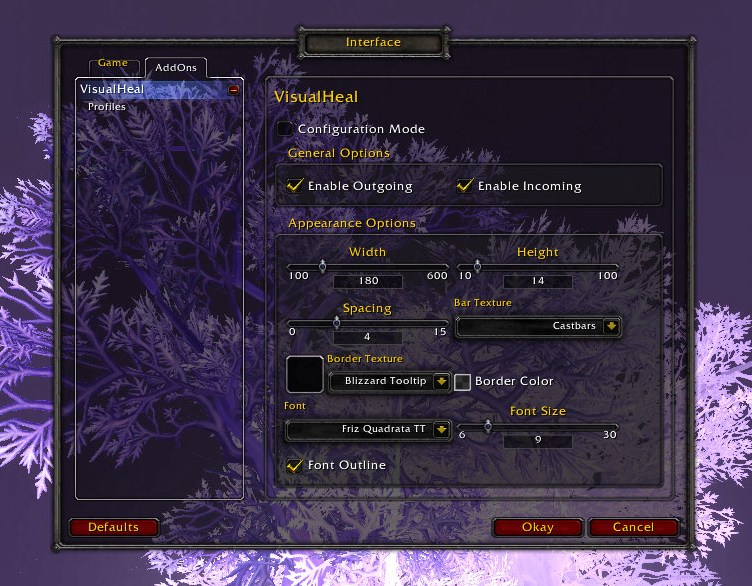Open the Bar Texture dropdown

coord(612,326)
